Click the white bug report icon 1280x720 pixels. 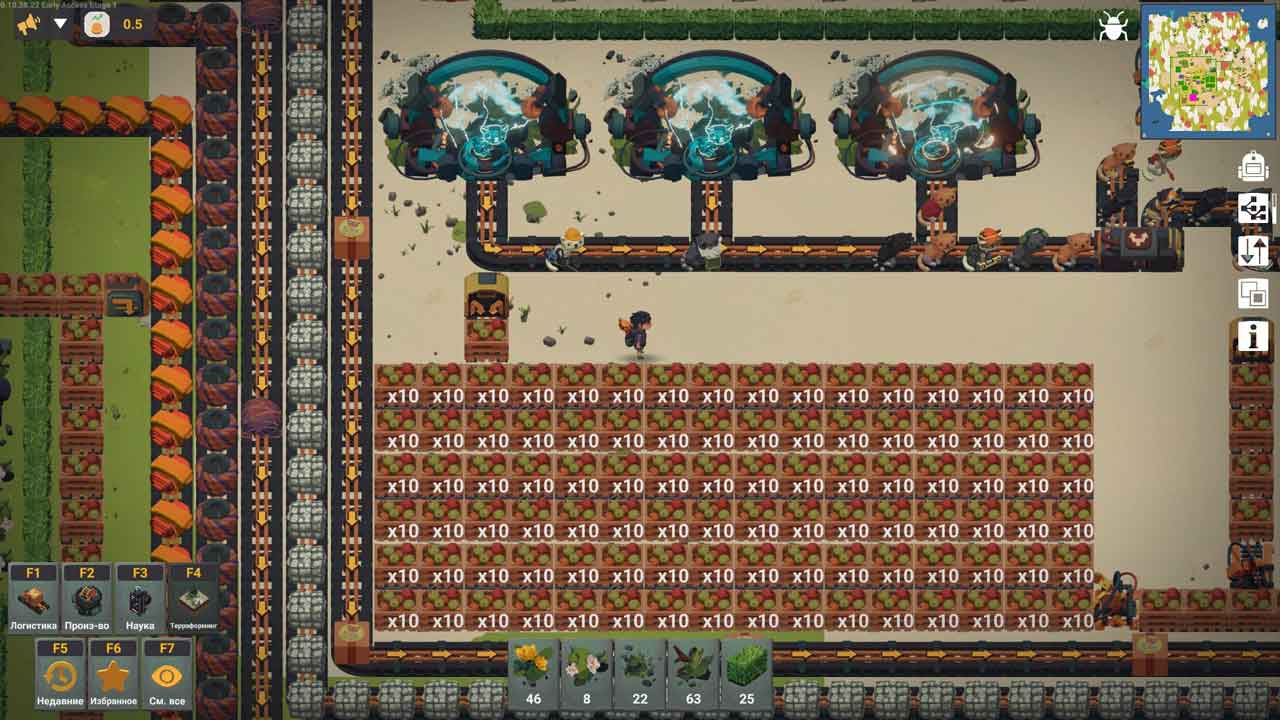(x=1112, y=26)
